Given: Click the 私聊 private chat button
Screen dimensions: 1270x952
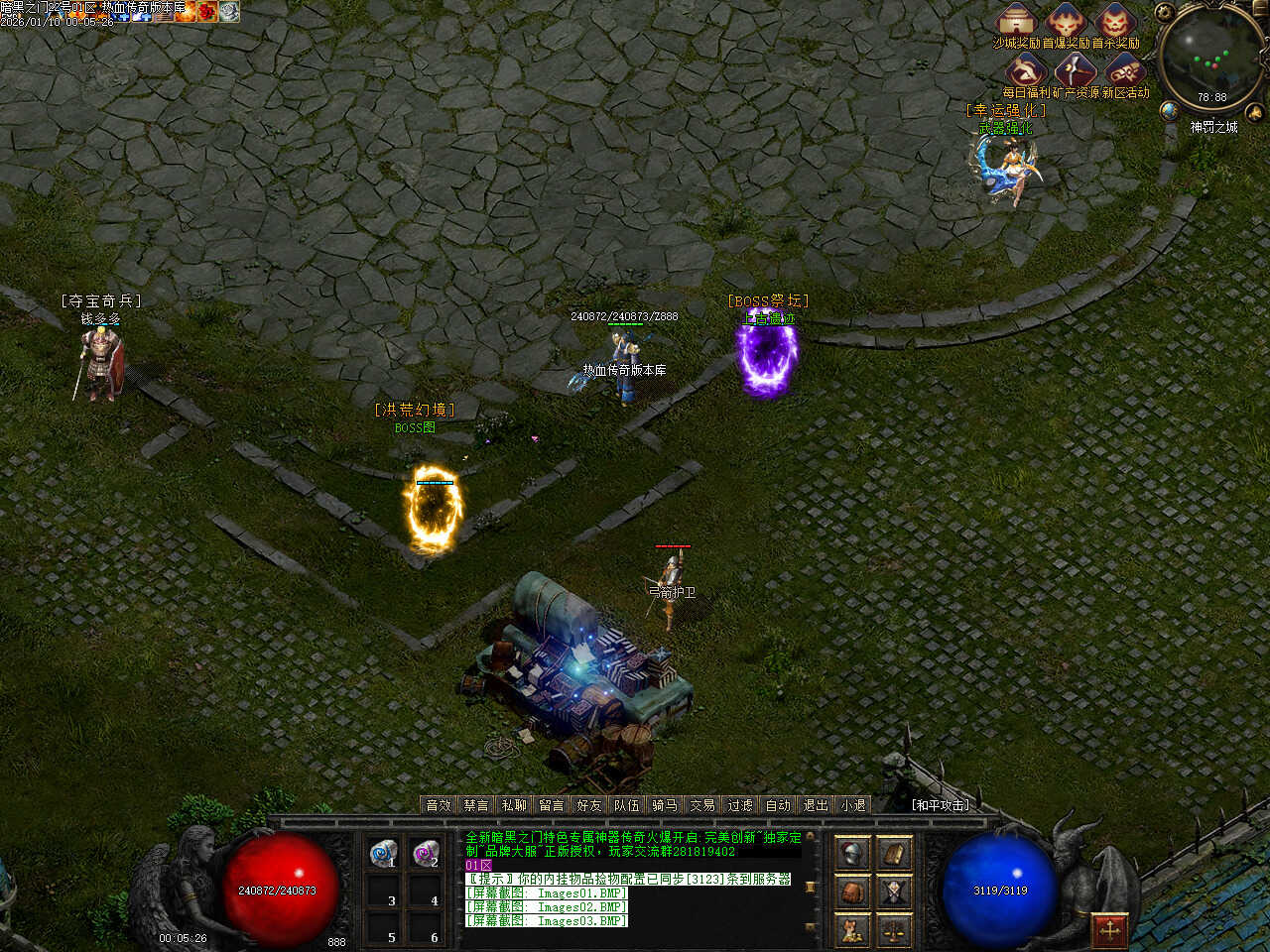Looking at the screenshot, I should (514, 805).
